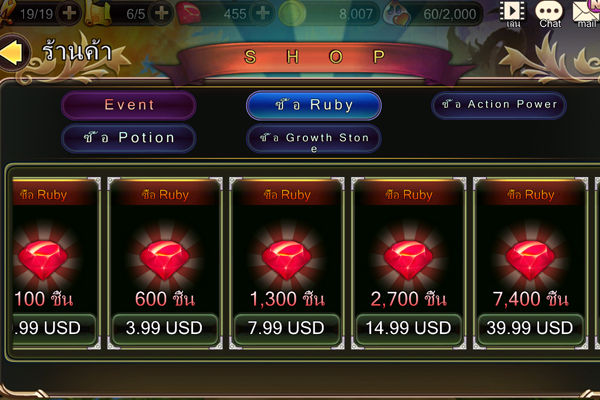
Task: Add more rubies with the plus button
Action: pyautogui.click(x=263, y=14)
